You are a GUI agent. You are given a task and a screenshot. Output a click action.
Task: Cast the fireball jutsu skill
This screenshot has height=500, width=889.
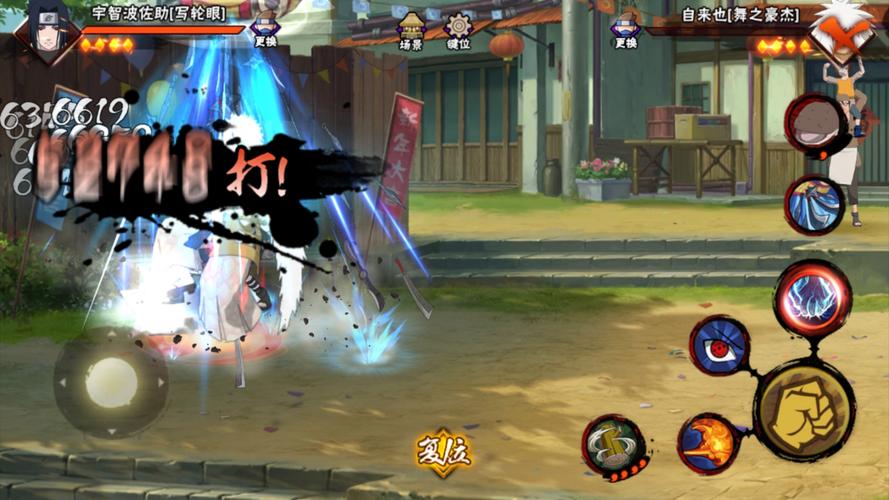point(708,443)
